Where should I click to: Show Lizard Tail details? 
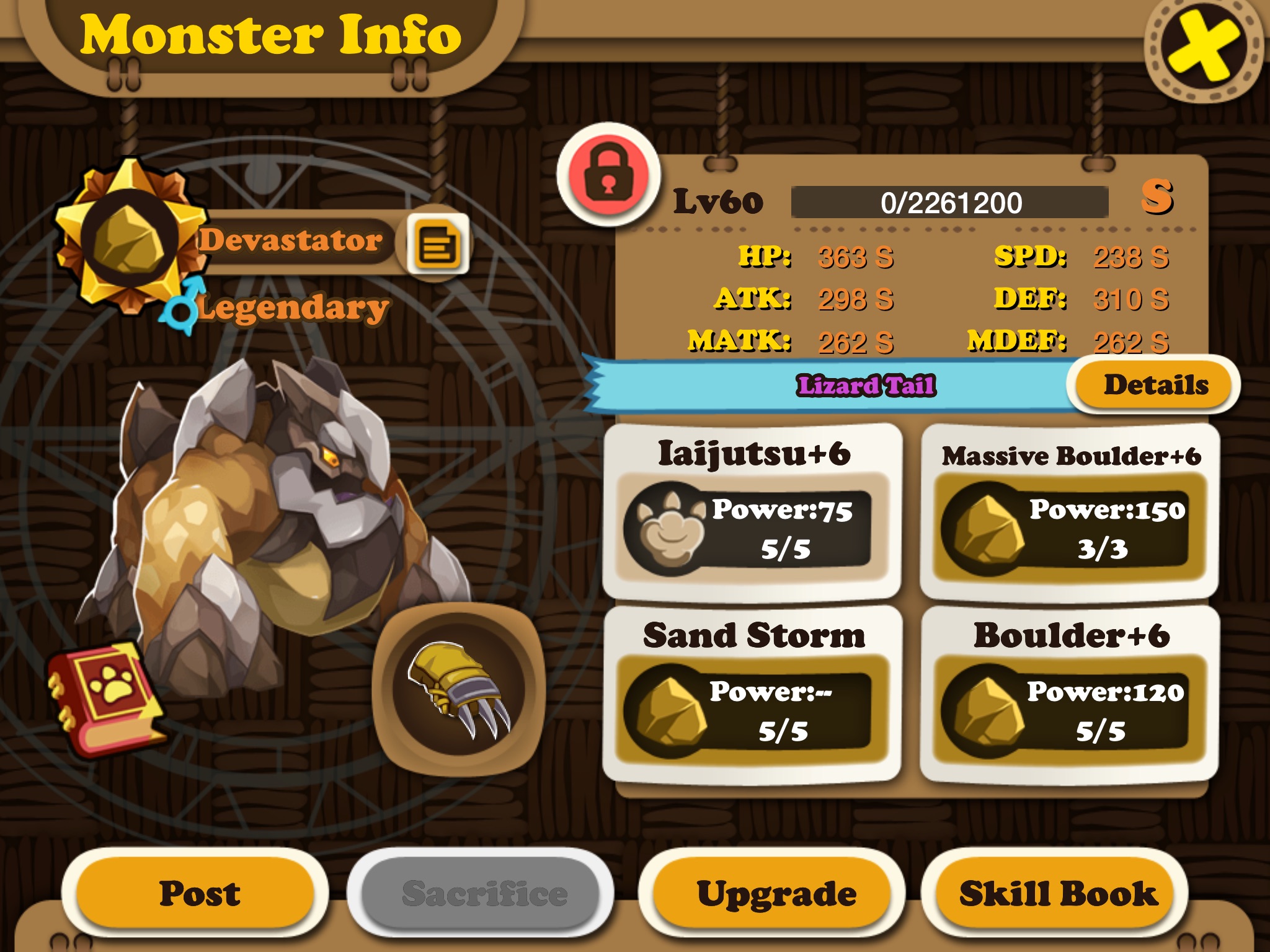1155,385
